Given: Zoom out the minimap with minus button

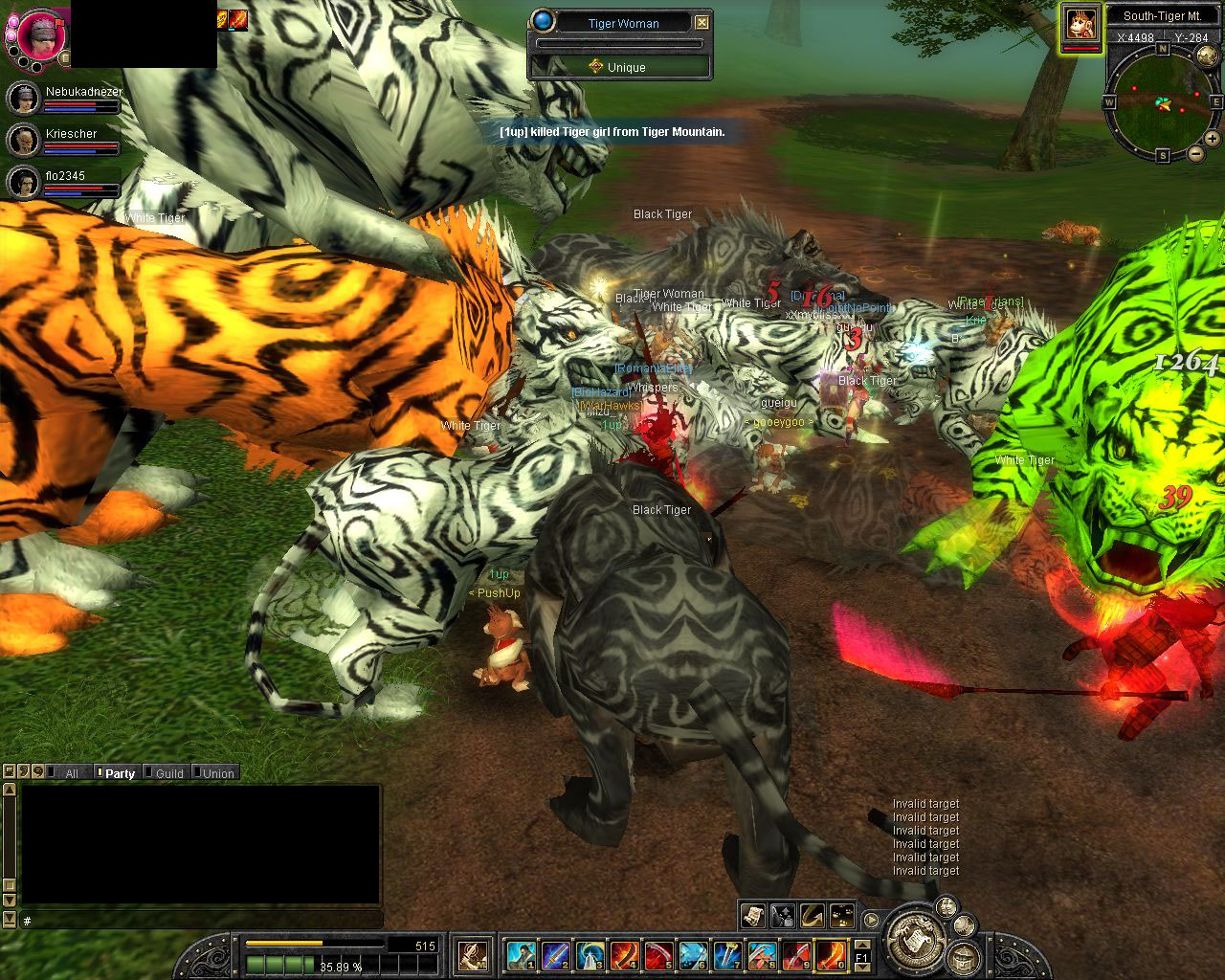Looking at the screenshot, I should [x=1196, y=153].
